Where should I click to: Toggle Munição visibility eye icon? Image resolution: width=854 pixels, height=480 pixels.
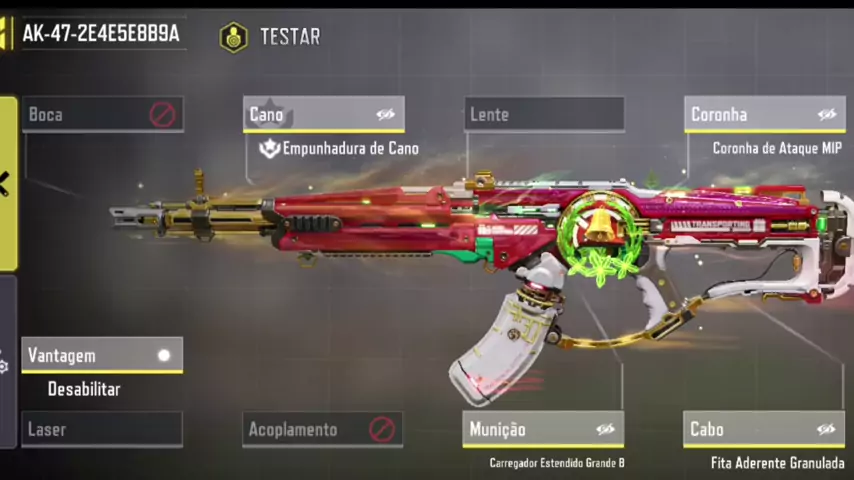605,429
